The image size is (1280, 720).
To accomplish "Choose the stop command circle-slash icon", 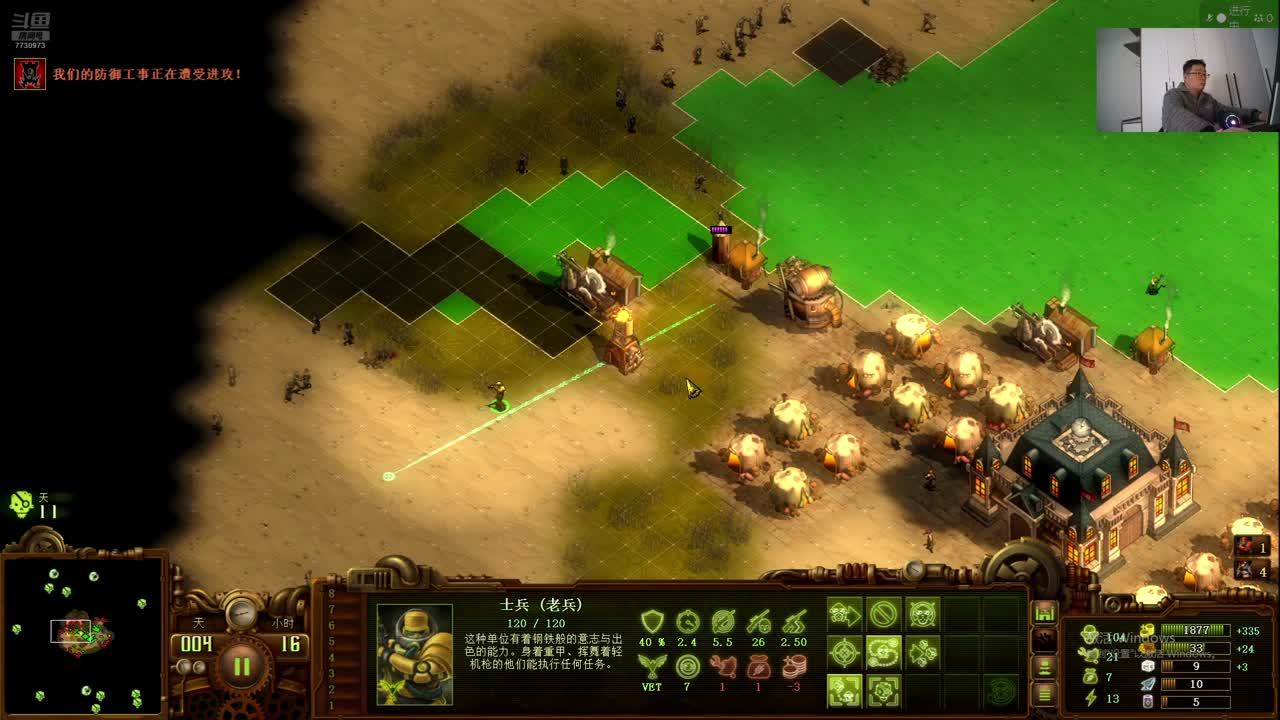I will 883,613.
